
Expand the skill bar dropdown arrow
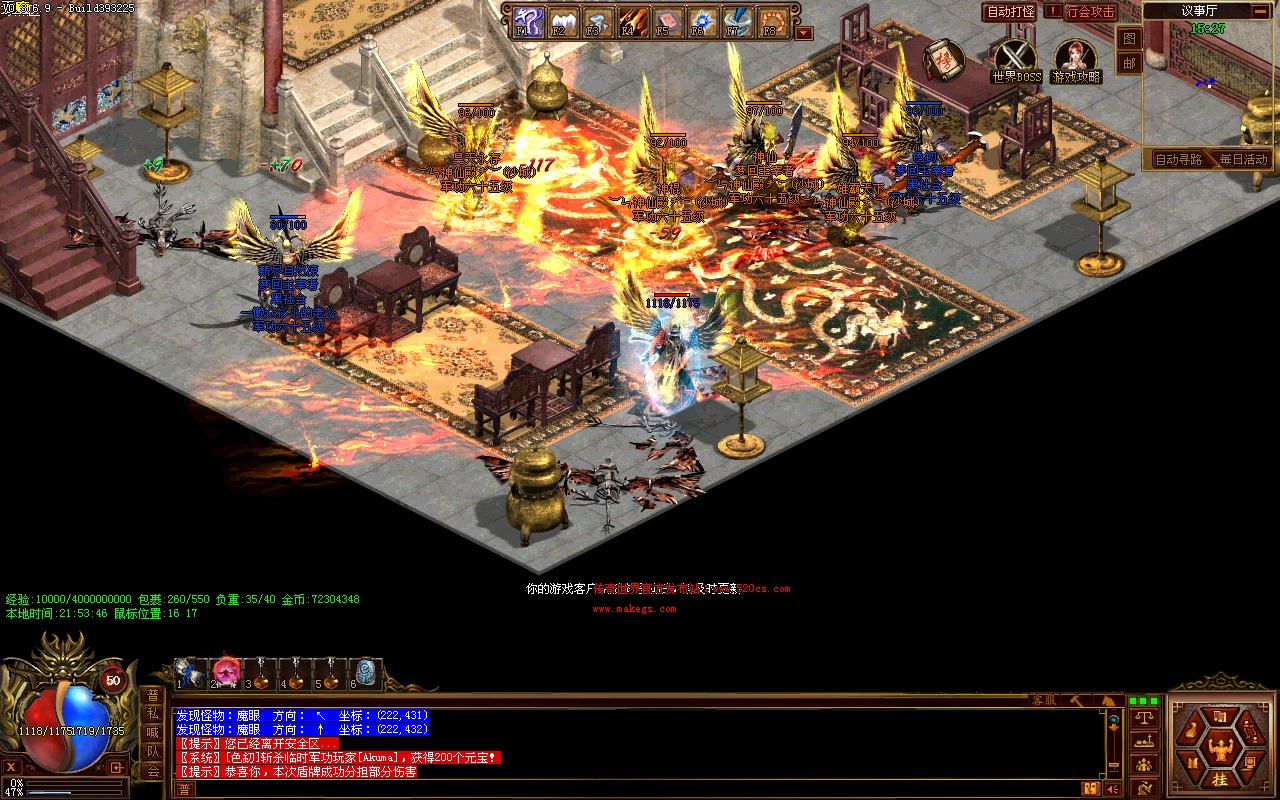pyautogui.click(x=804, y=33)
